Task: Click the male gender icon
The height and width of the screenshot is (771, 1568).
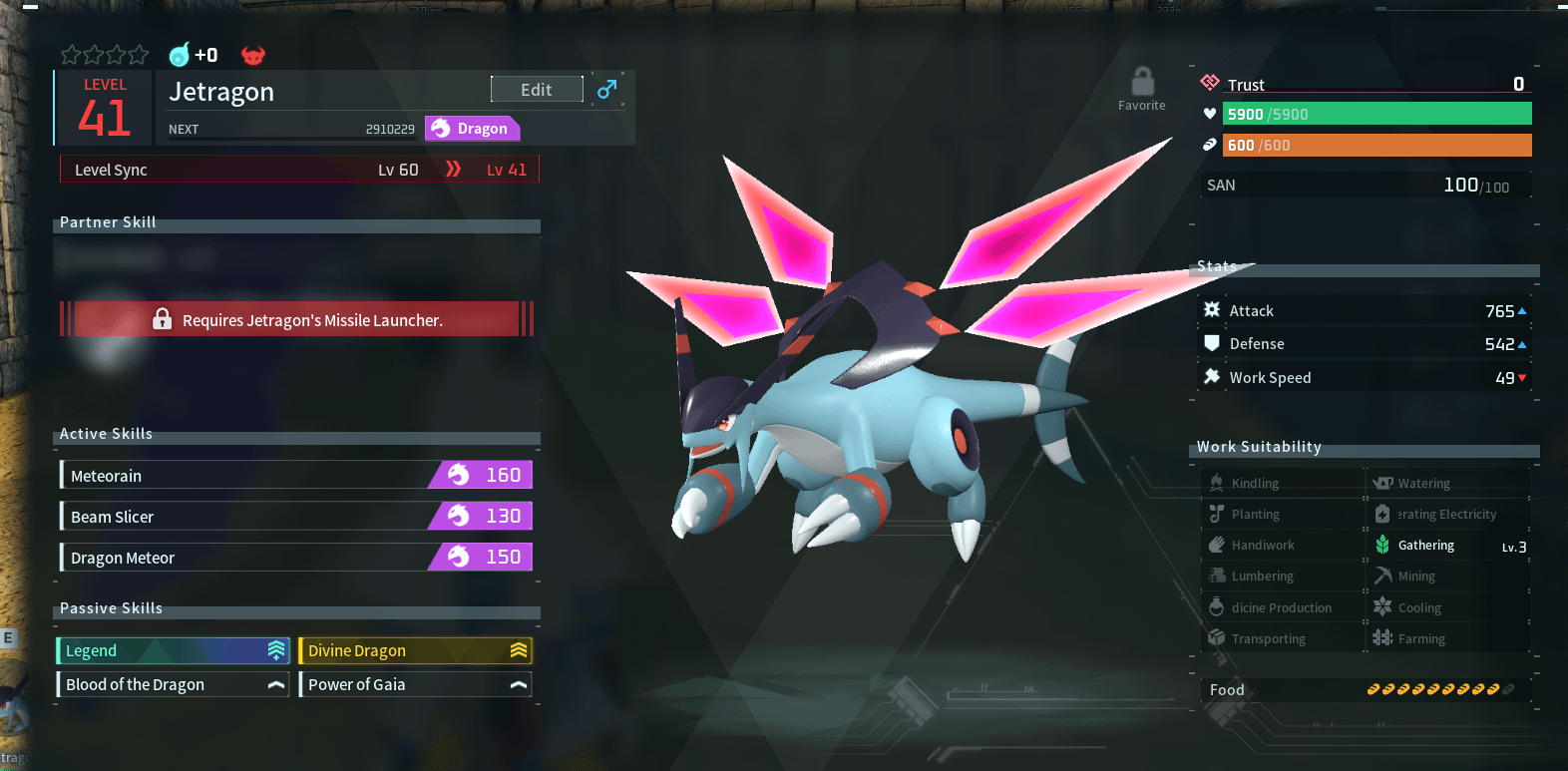Action: [x=606, y=90]
